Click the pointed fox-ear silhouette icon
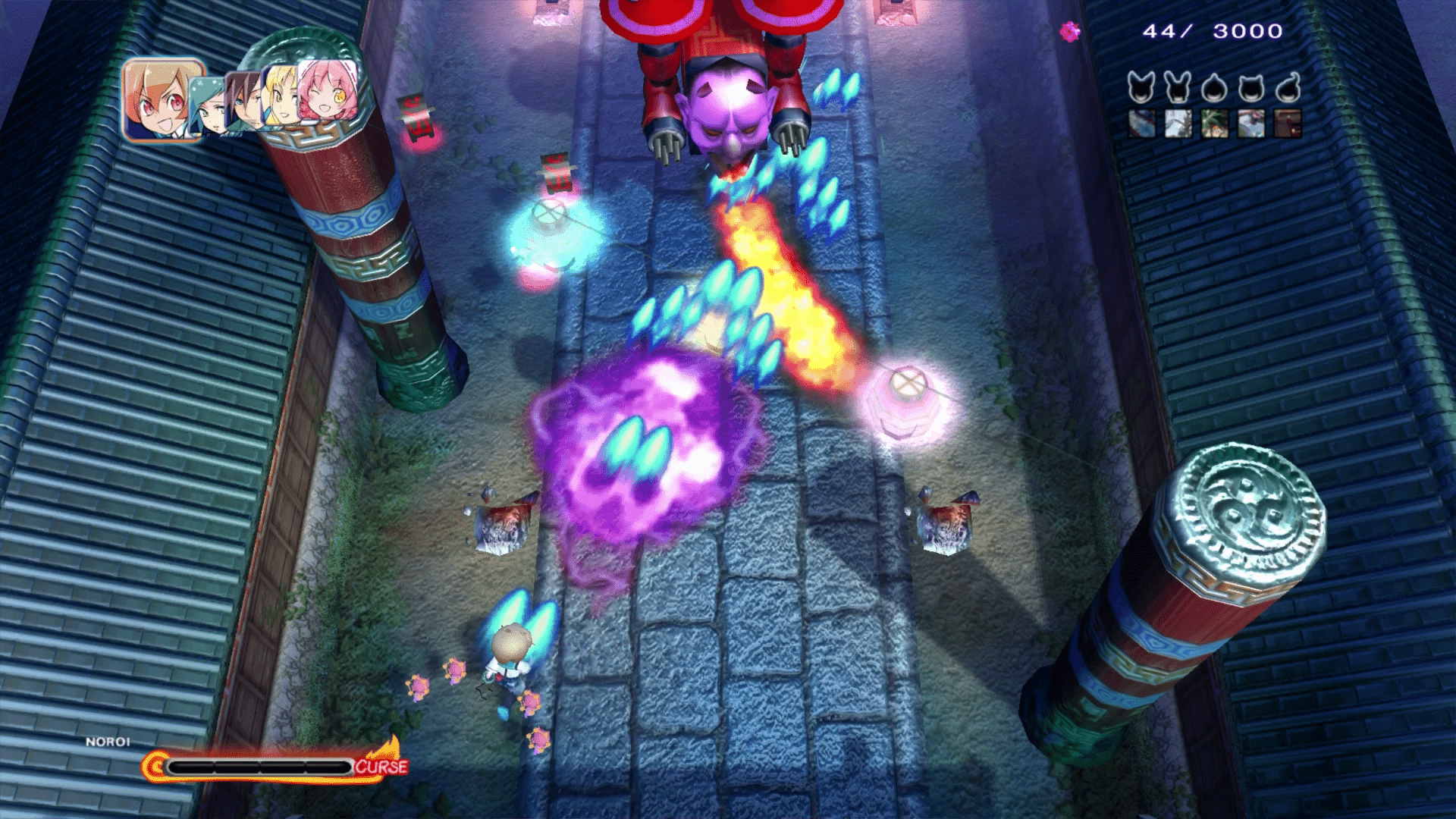Viewport: 1456px width, 819px height. tap(1141, 88)
